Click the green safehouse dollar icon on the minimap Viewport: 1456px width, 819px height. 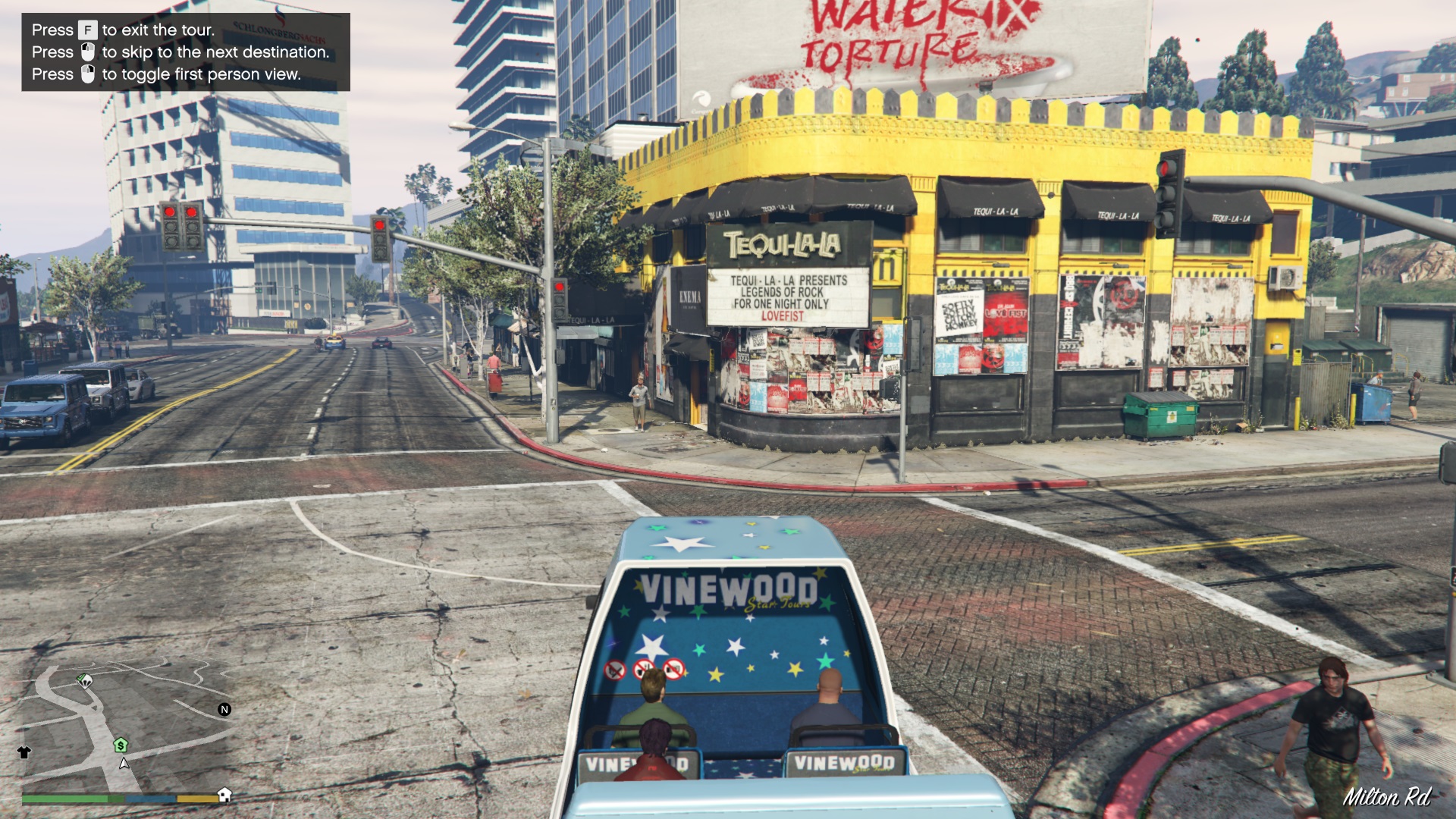pos(121,745)
